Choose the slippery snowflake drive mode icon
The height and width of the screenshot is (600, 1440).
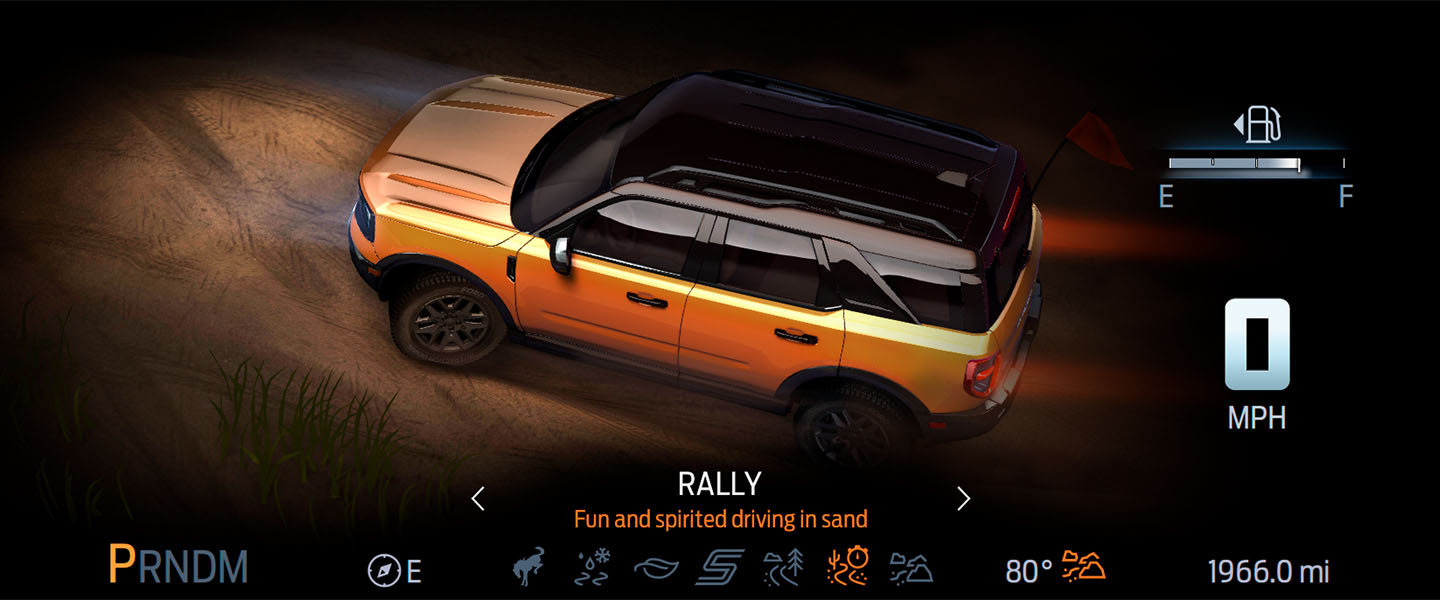point(593,568)
